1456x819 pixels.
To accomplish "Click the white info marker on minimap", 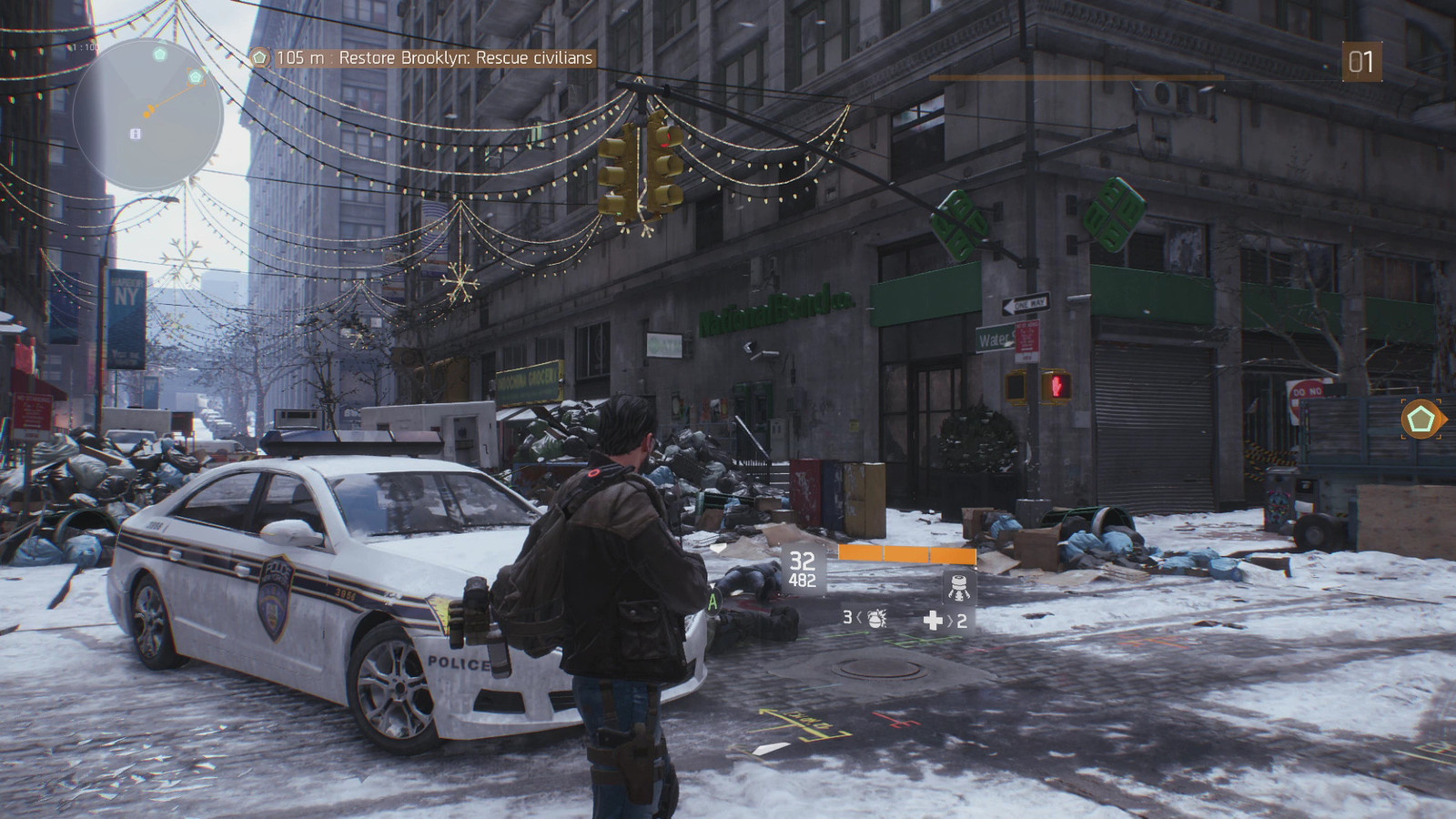I will pyautogui.click(x=136, y=134).
